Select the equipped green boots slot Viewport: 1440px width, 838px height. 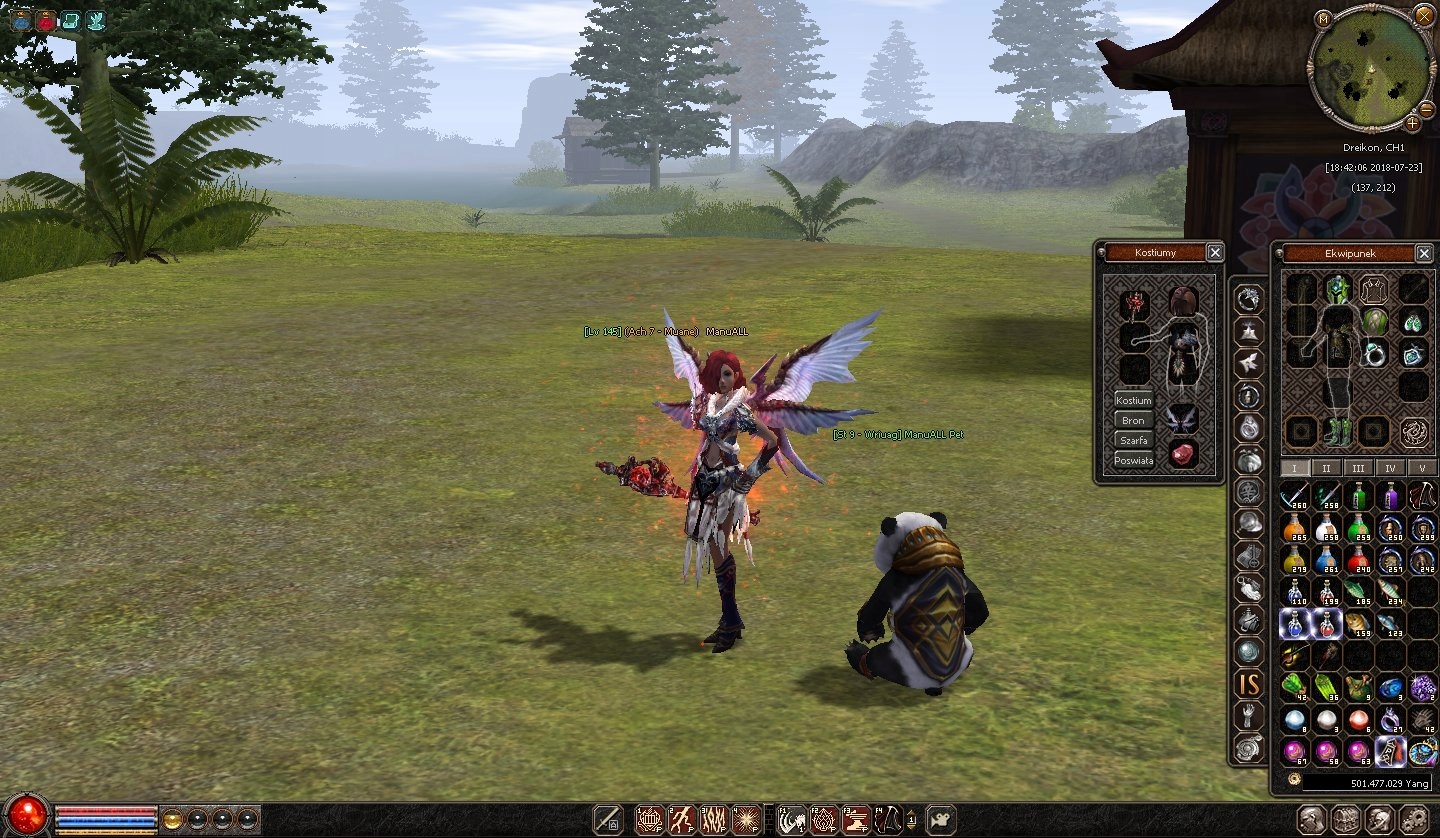pos(1338,432)
